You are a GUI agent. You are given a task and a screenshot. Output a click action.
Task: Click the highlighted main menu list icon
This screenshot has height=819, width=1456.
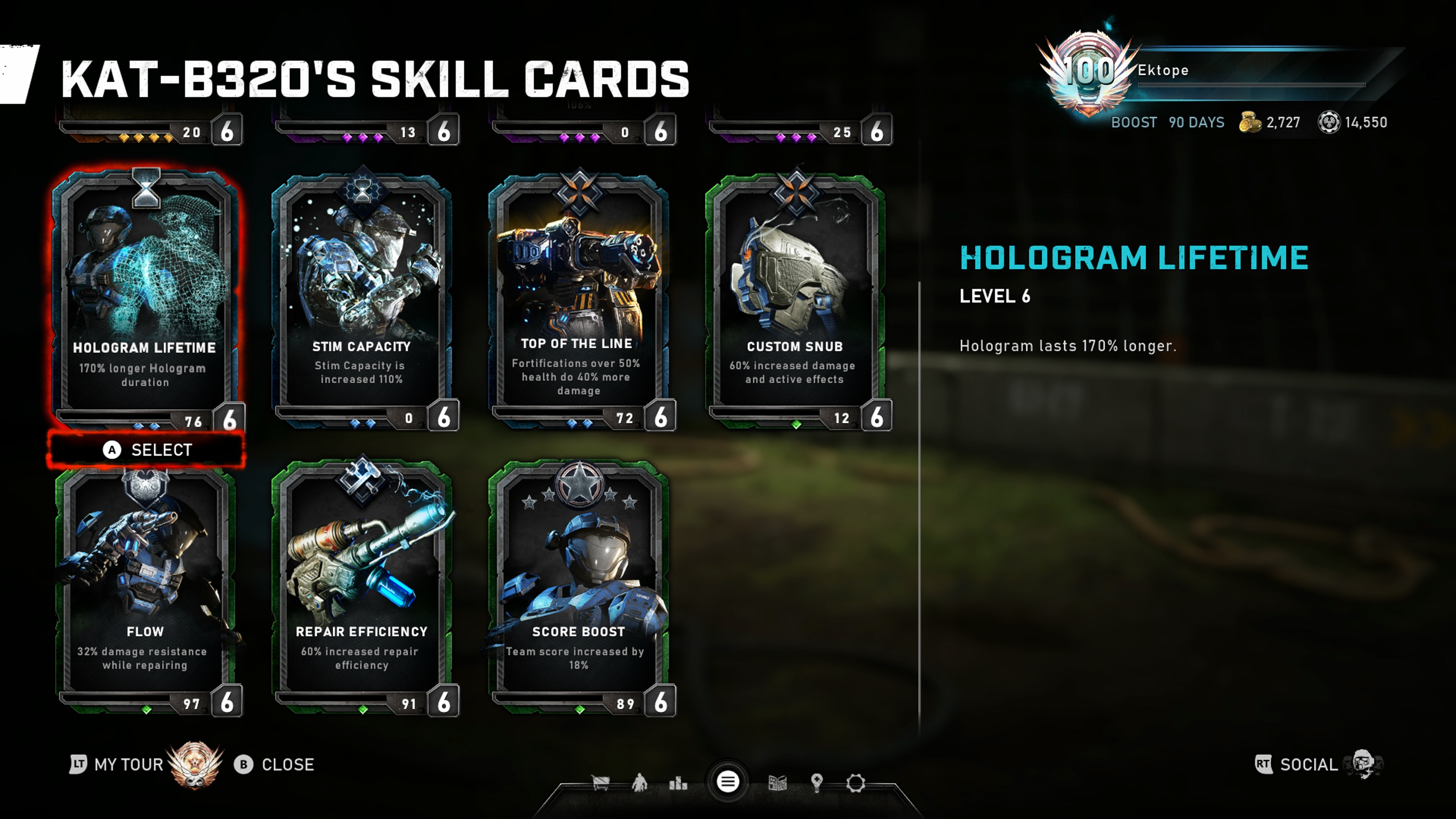(728, 782)
